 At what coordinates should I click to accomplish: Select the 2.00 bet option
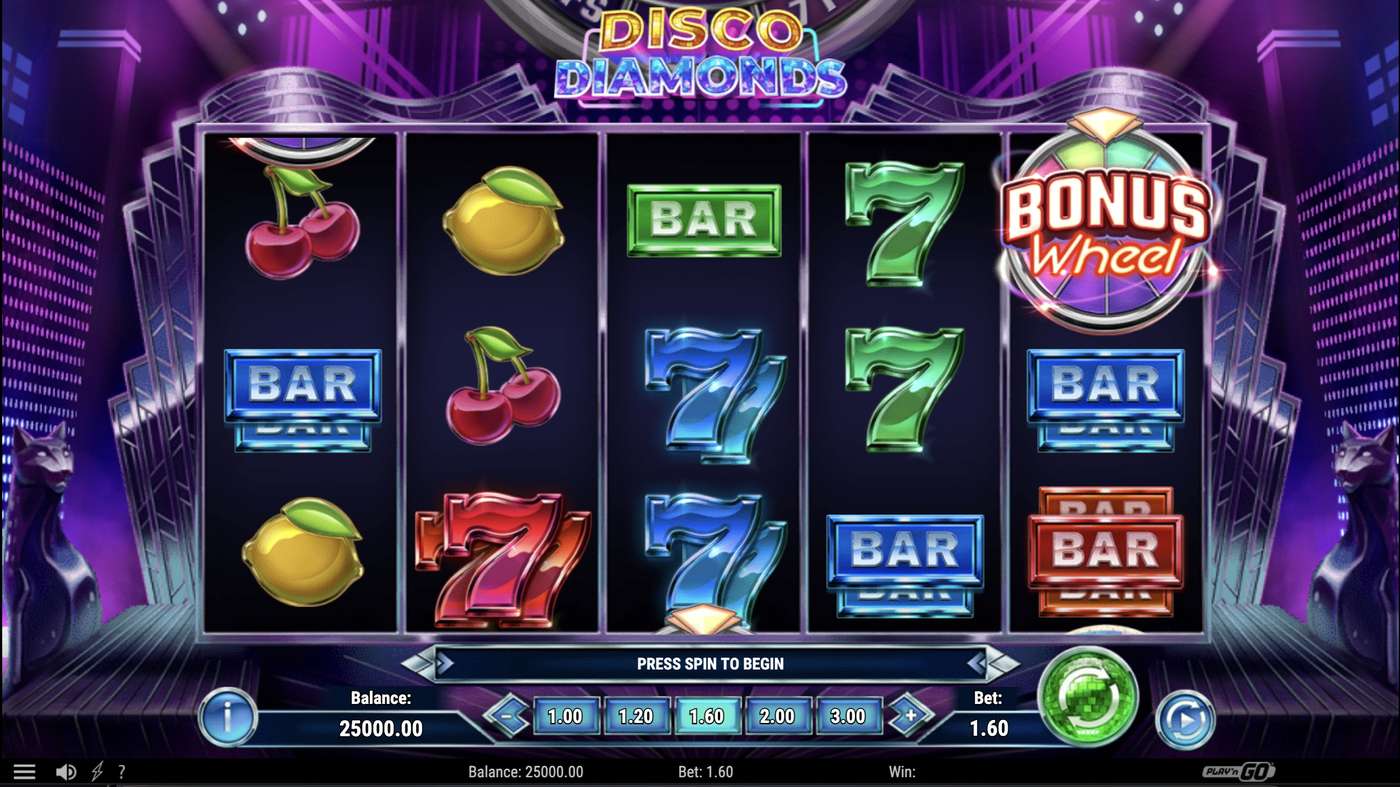[x=778, y=716]
